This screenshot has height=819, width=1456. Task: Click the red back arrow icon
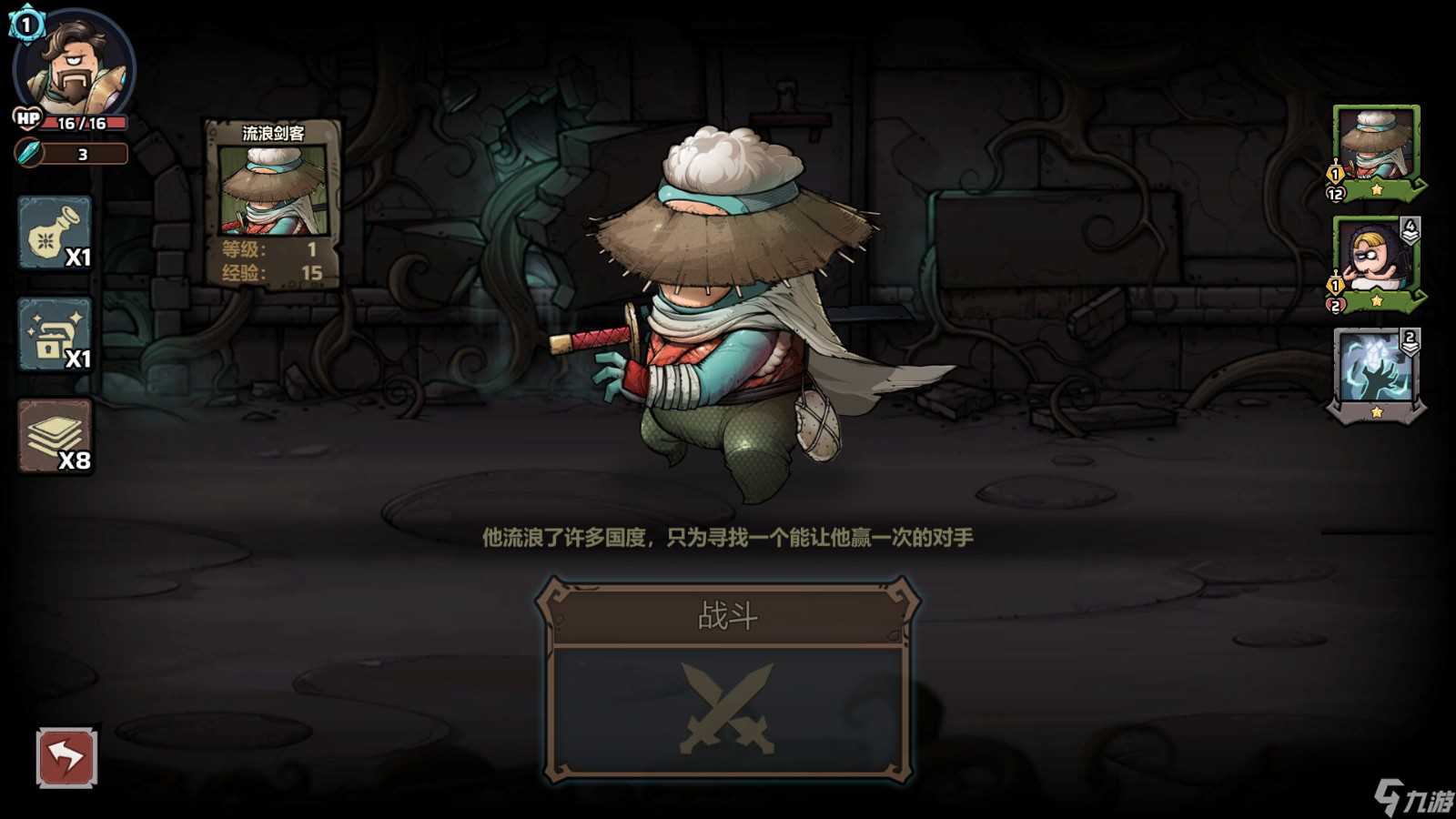[68, 754]
